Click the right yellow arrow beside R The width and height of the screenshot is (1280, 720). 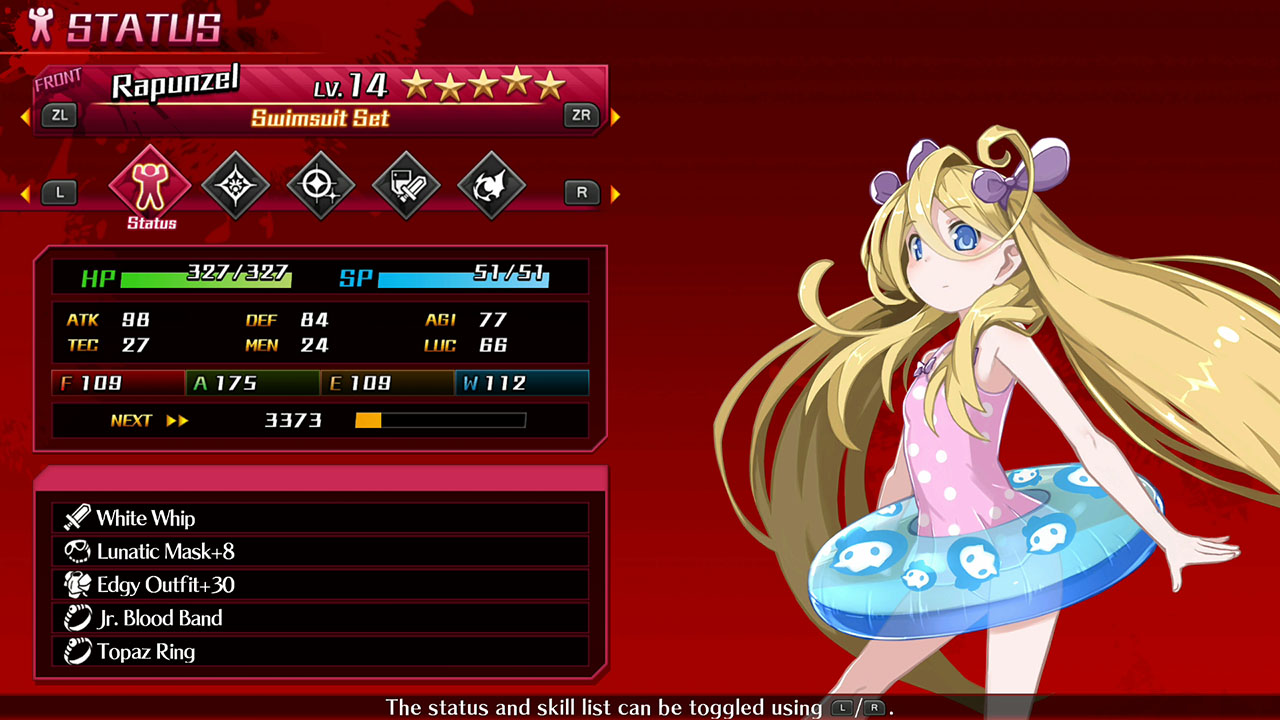pos(615,192)
